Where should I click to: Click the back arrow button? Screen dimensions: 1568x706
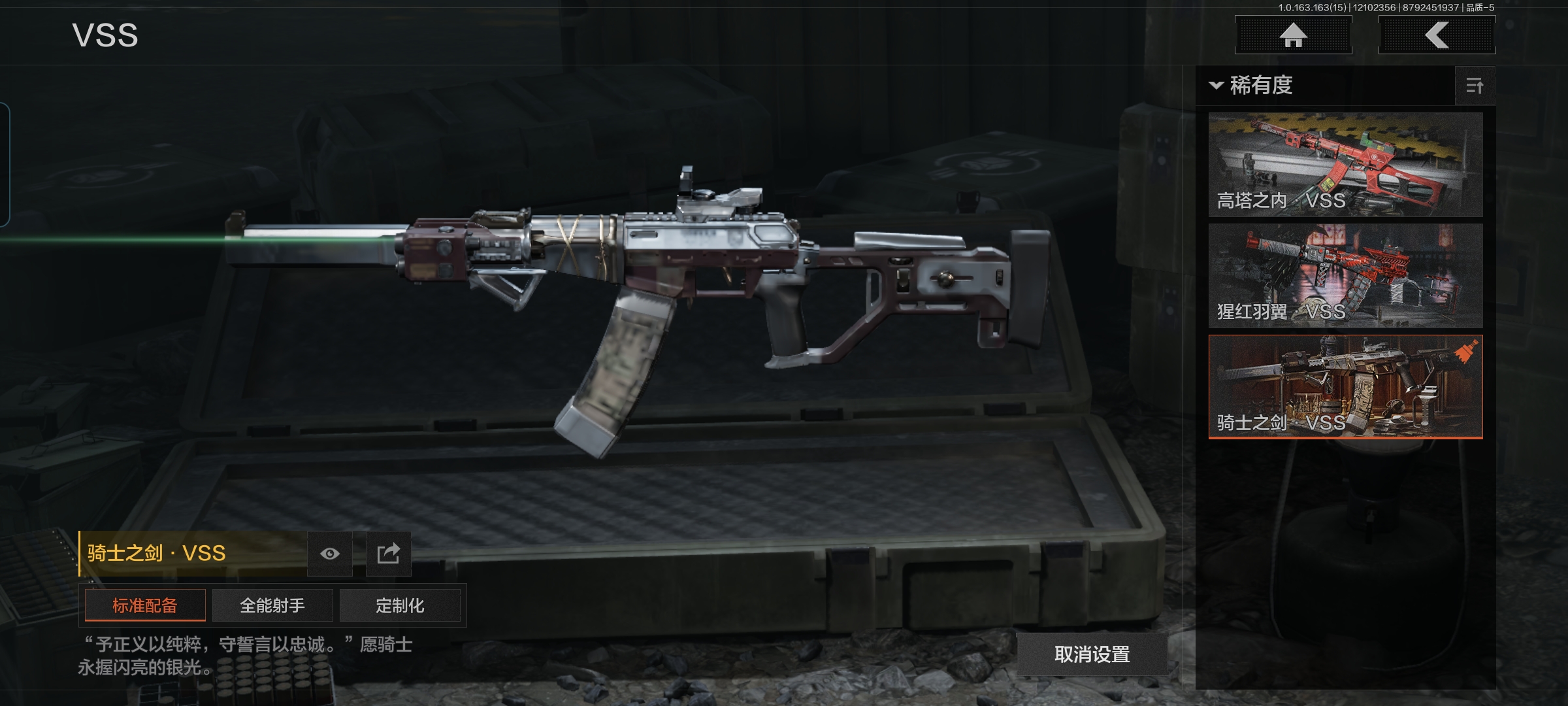tap(1437, 35)
